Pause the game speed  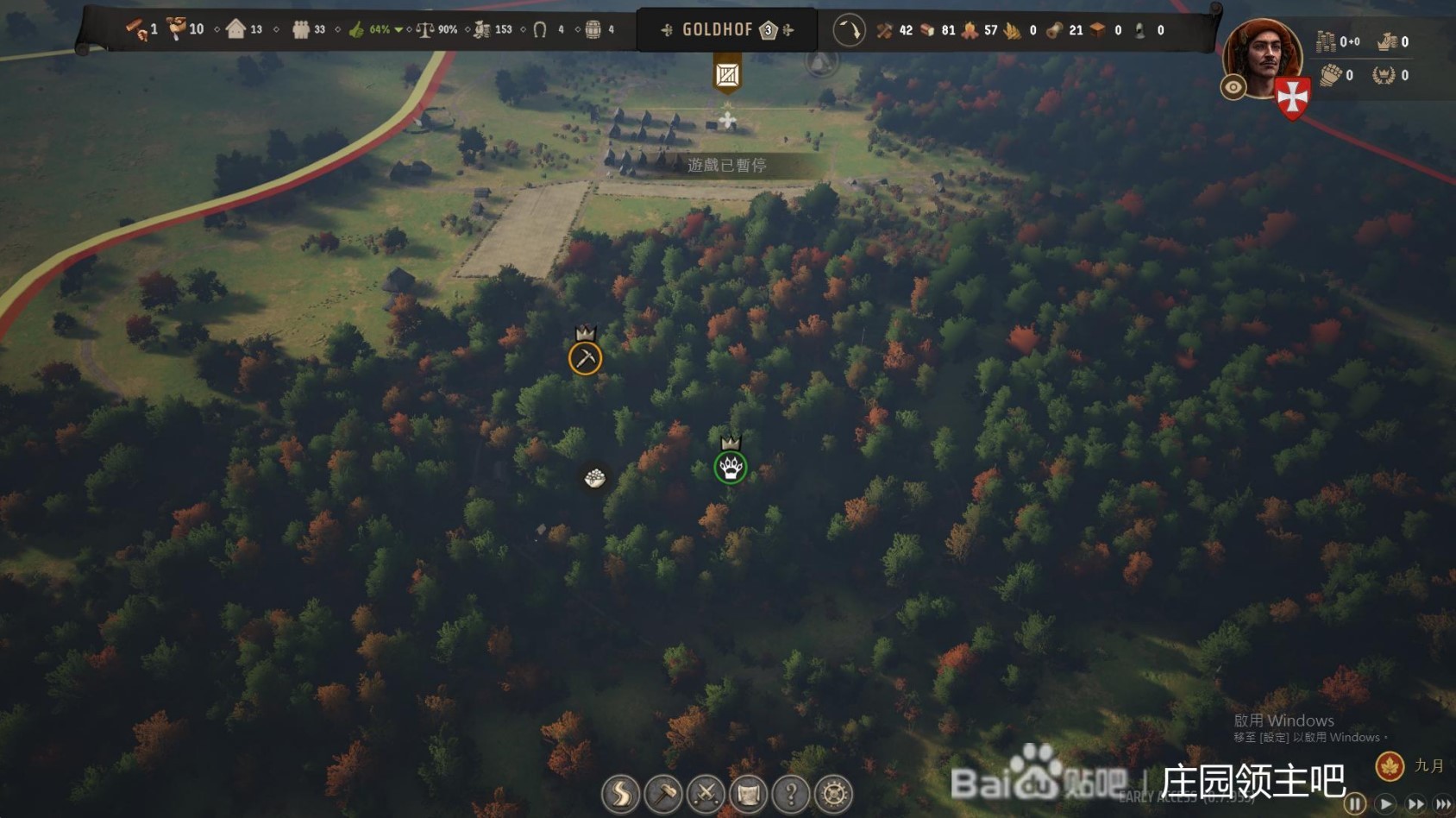1355,804
